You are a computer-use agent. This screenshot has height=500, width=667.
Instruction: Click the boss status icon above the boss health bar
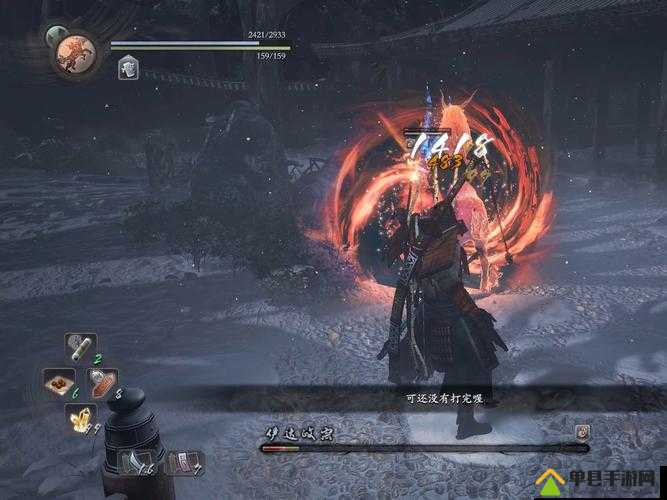tap(582, 431)
